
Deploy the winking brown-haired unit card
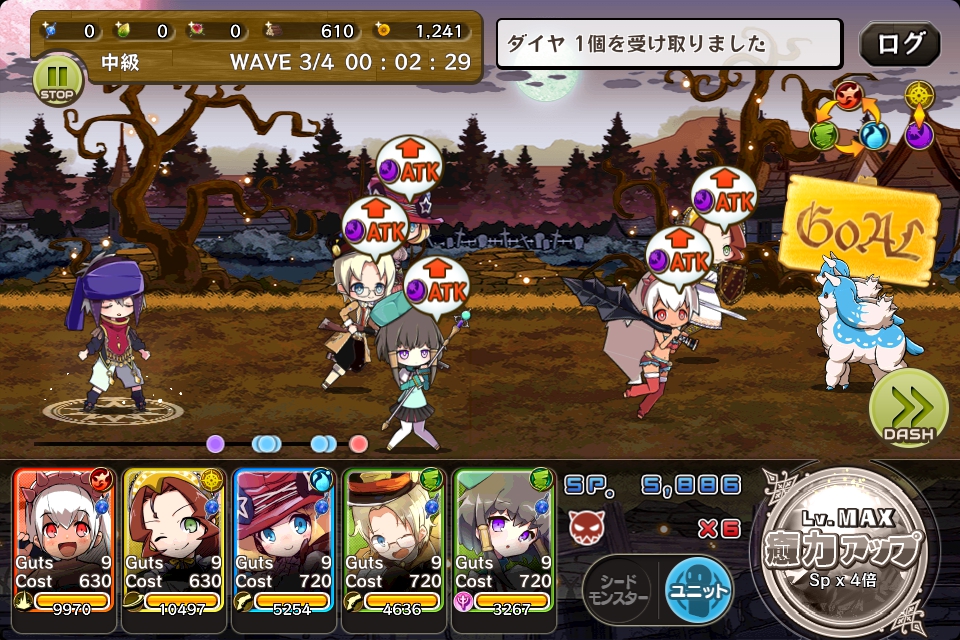coord(174,540)
